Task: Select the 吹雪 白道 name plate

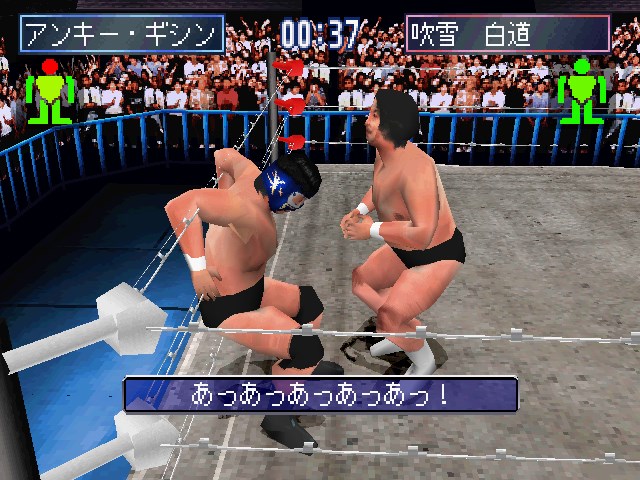Action: 507,34
